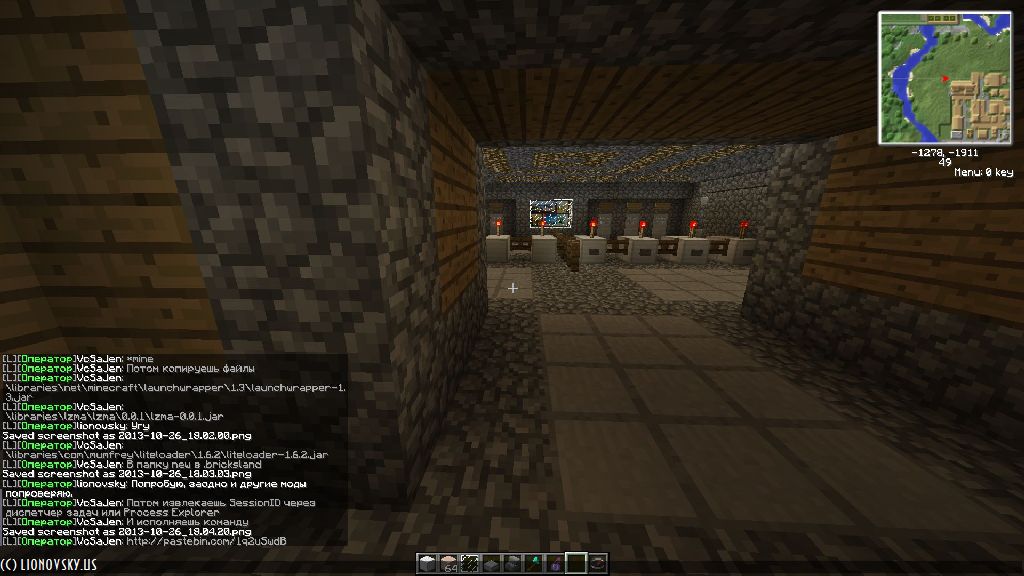Select the grey stone slab slot
1024x576 pixels.
tap(491, 563)
